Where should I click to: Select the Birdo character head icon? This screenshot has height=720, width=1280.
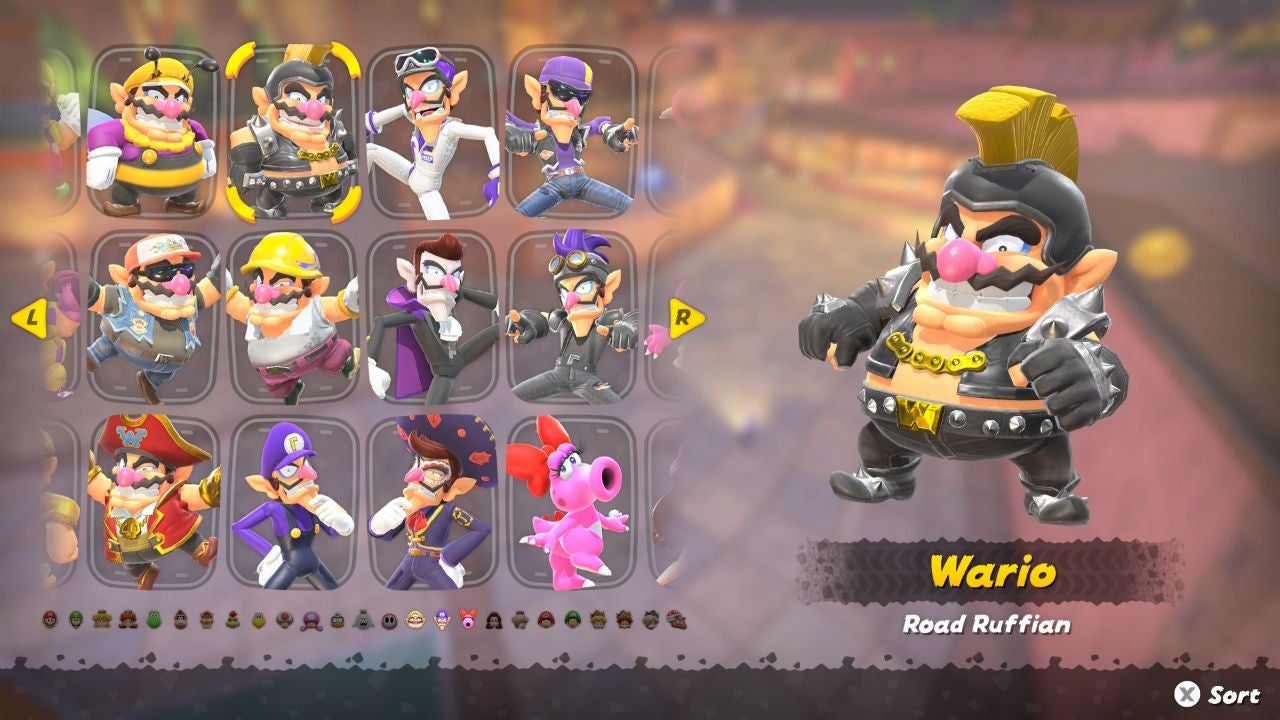pos(468,620)
